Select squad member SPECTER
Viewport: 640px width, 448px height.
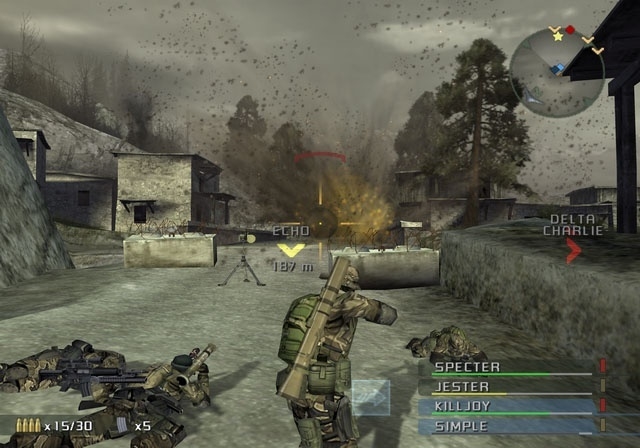tap(512, 368)
